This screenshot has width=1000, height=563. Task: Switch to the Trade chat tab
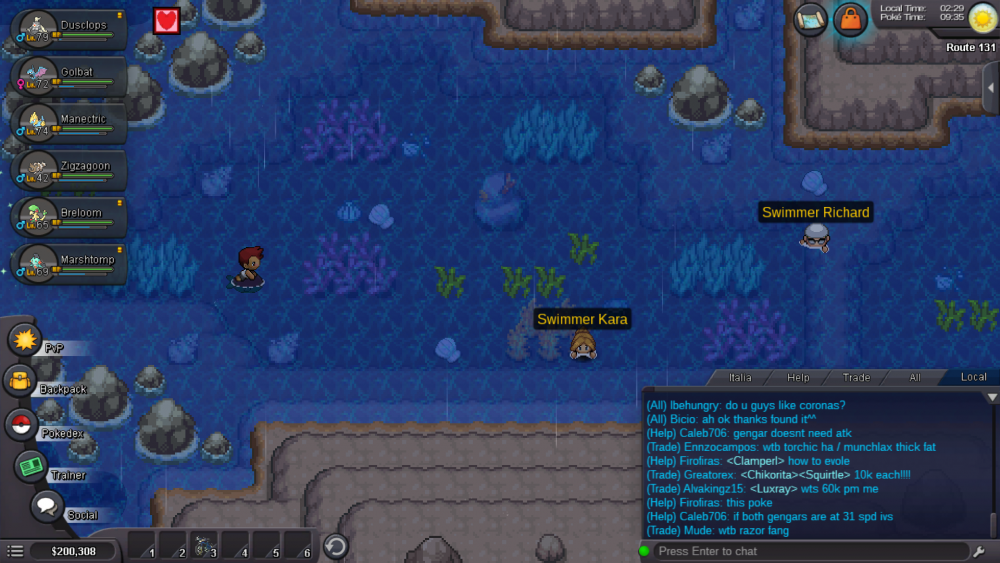[856, 377]
